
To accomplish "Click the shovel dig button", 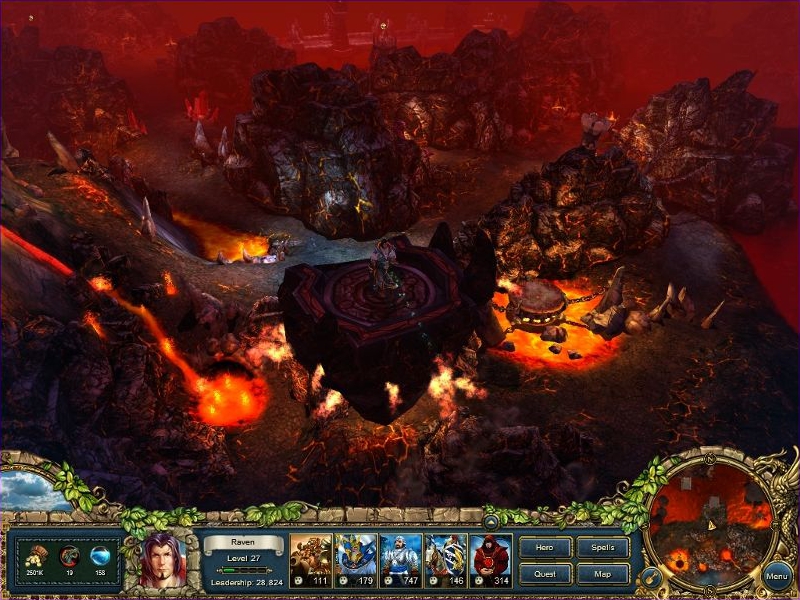I will [650, 577].
